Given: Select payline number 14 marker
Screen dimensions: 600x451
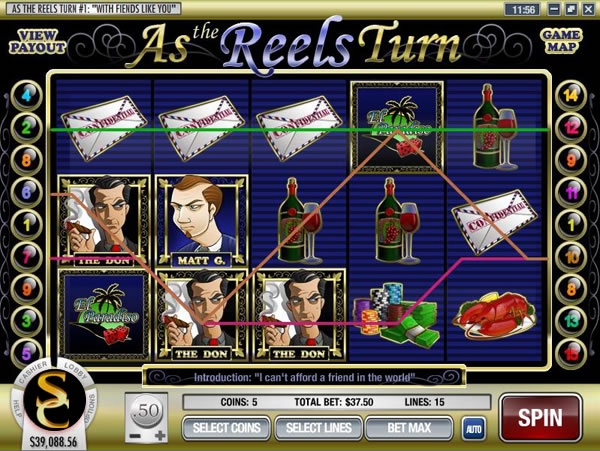Looking at the screenshot, I should [x=571, y=97].
